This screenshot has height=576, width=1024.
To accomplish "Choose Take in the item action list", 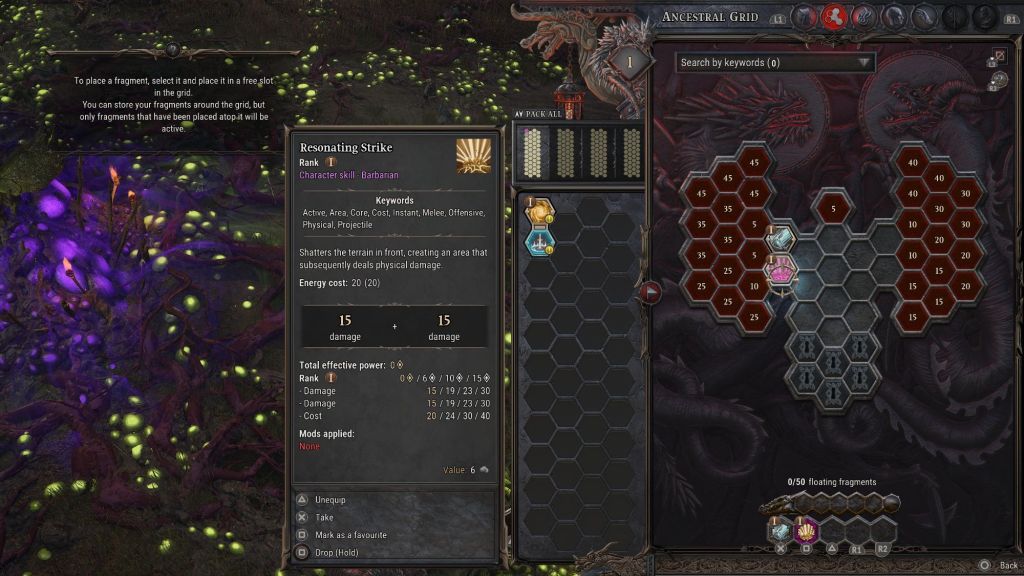I will point(323,517).
